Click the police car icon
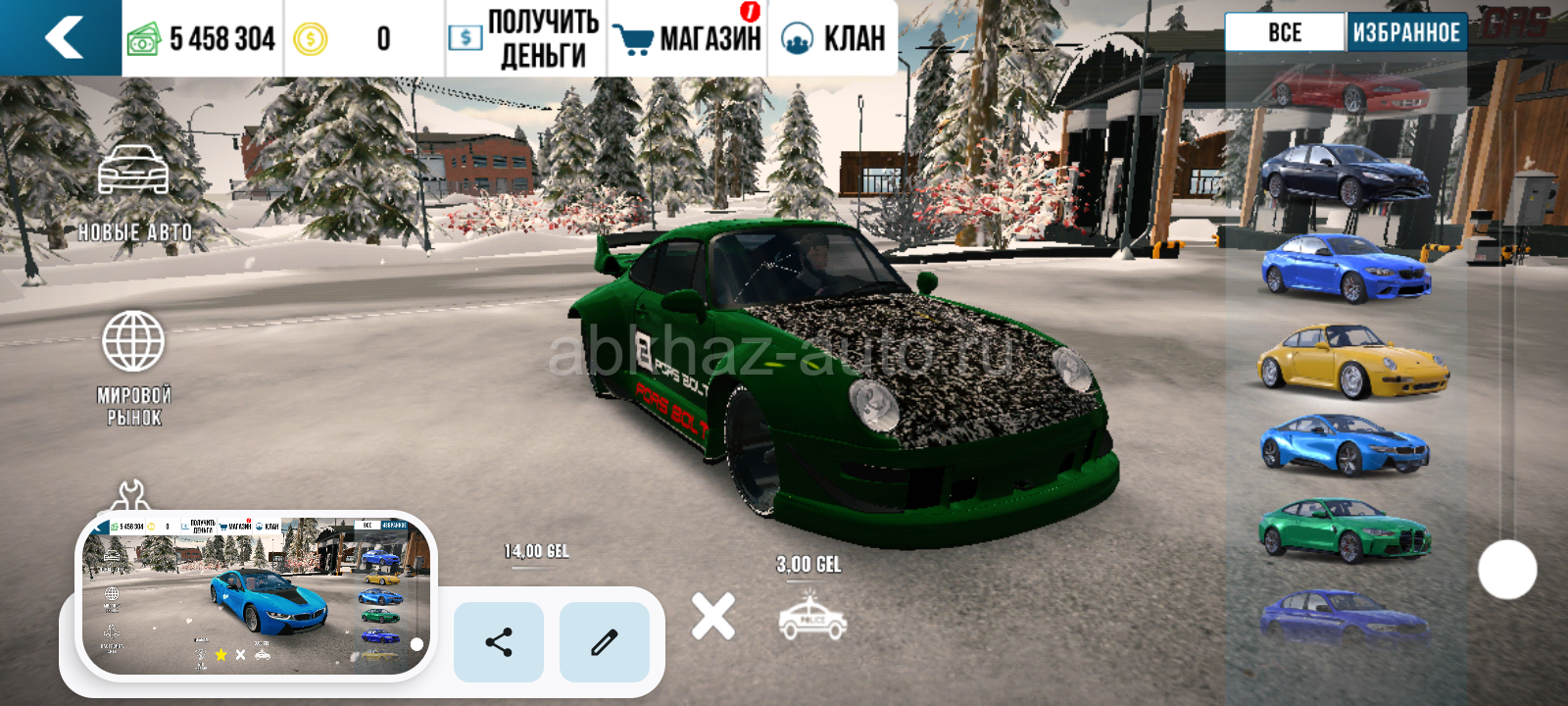Screen dimensions: 1568x706 pos(812,617)
